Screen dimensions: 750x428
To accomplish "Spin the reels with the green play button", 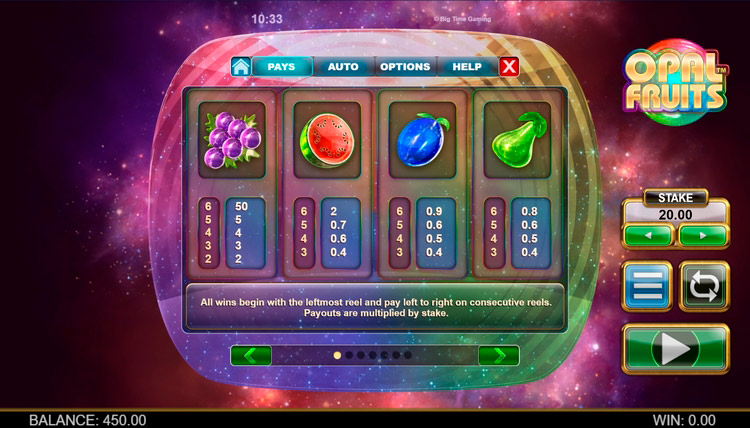I will tap(675, 348).
